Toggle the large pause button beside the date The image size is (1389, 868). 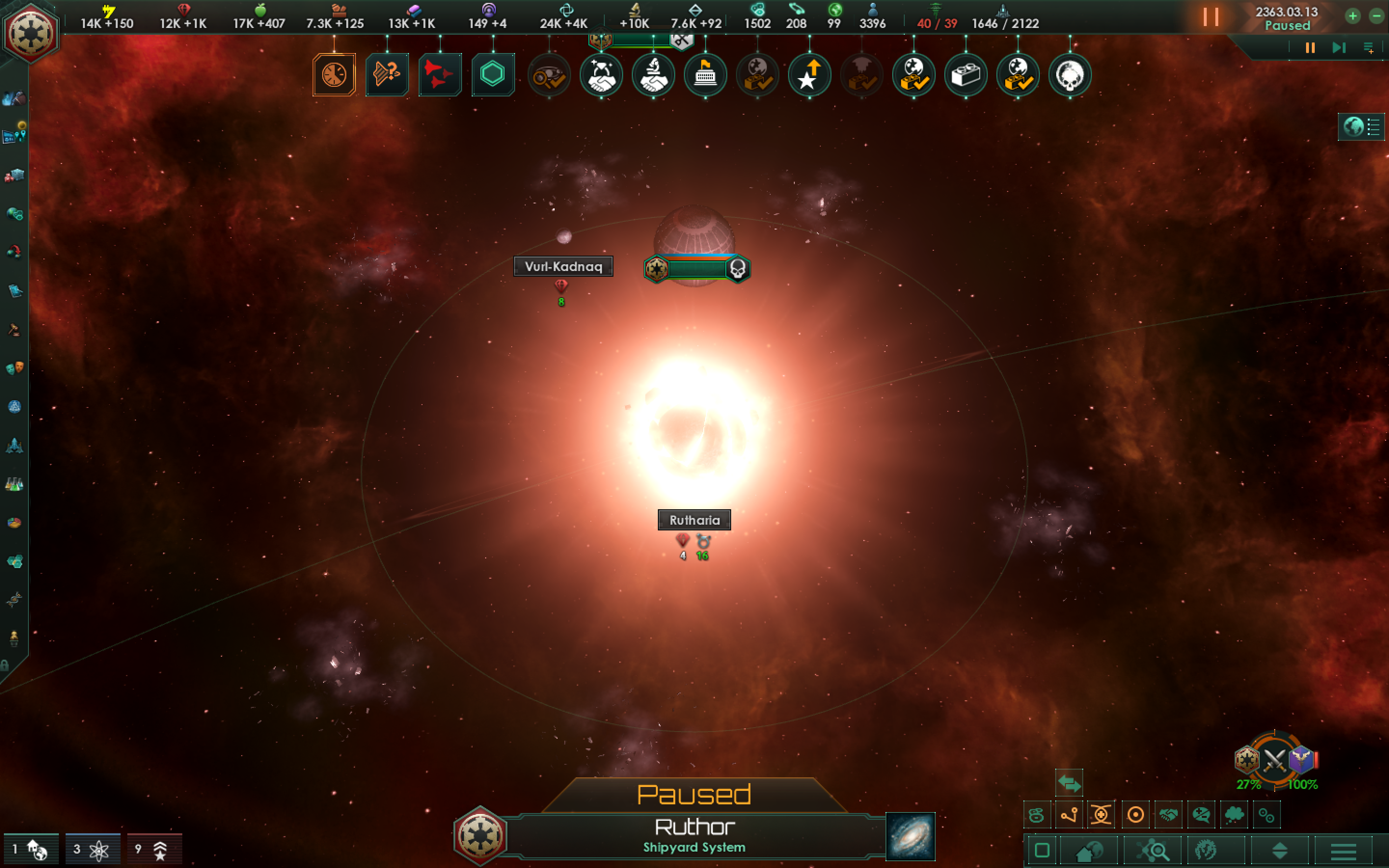[1211, 17]
